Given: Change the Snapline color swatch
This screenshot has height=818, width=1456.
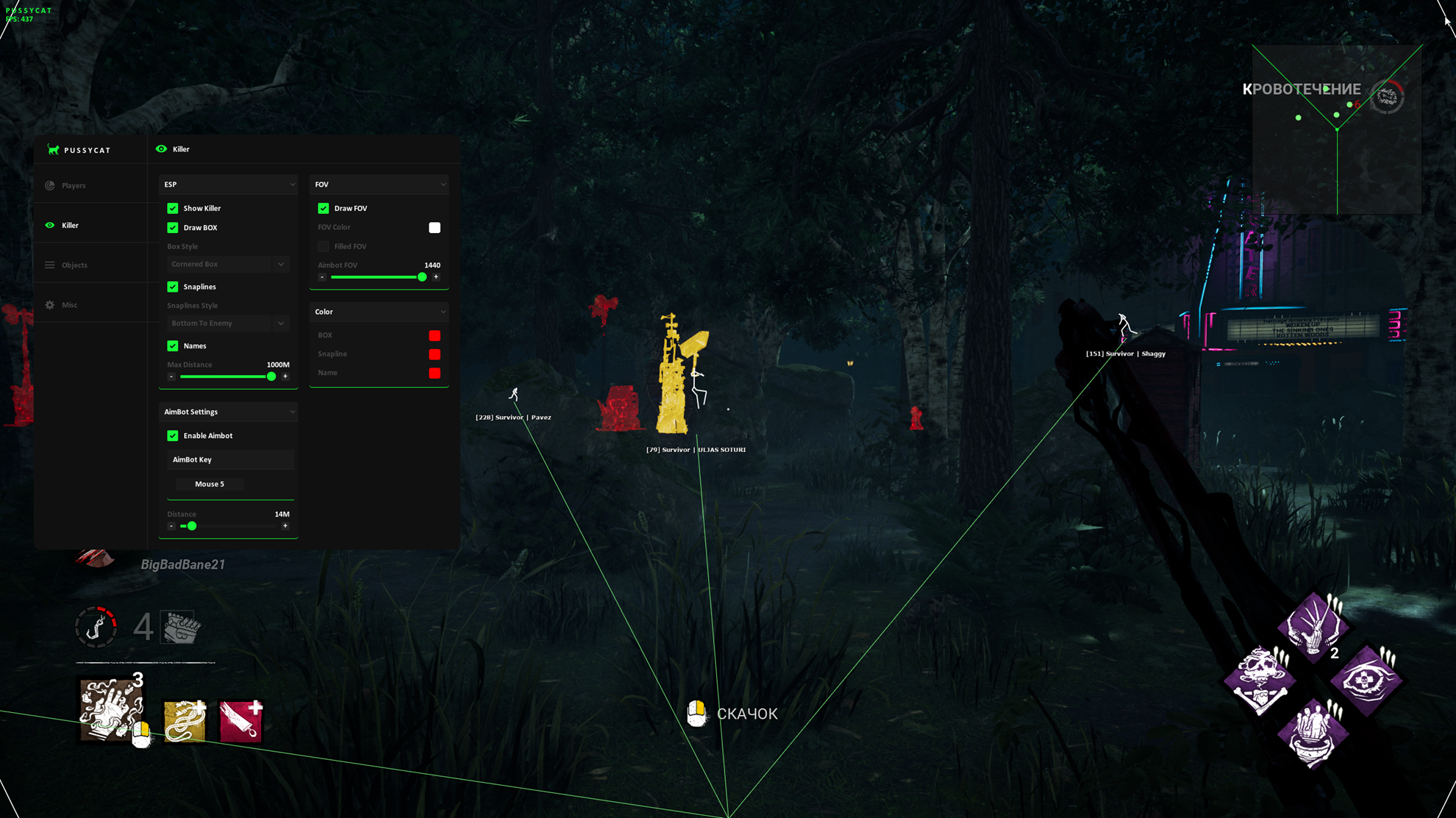Looking at the screenshot, I should coord(435,354).
